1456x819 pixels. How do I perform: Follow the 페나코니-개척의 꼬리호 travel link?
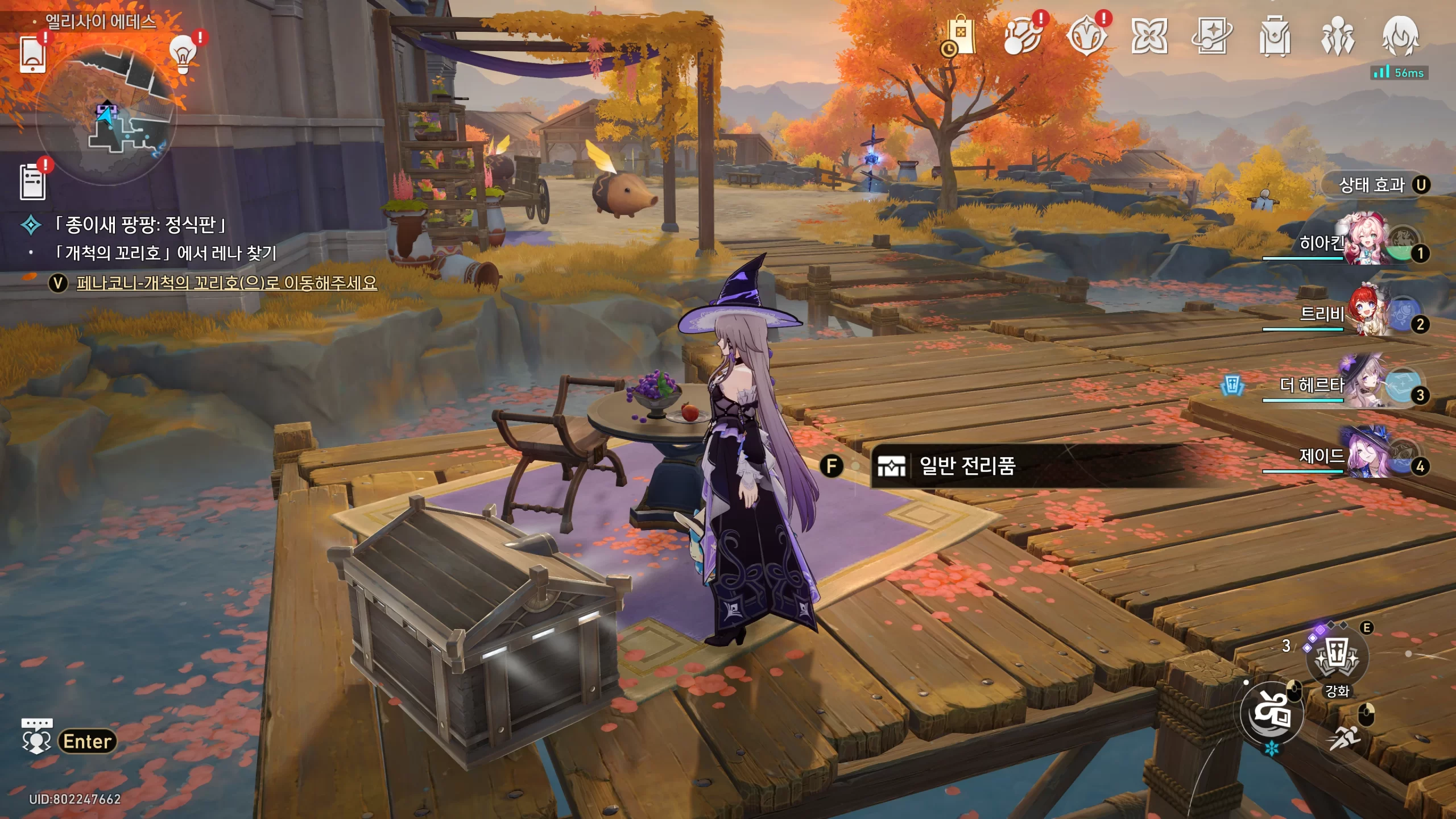(x=226, y=283)
